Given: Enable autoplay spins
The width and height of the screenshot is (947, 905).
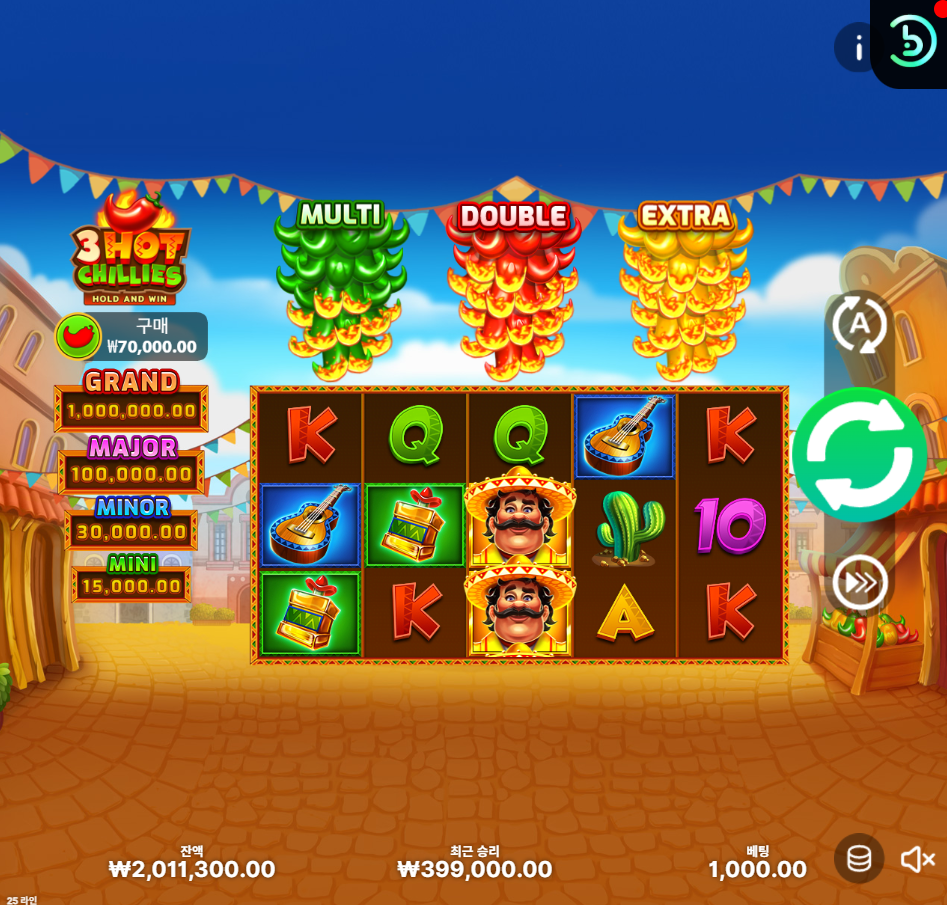Looking at the screenshot, I should click(860, 323).
